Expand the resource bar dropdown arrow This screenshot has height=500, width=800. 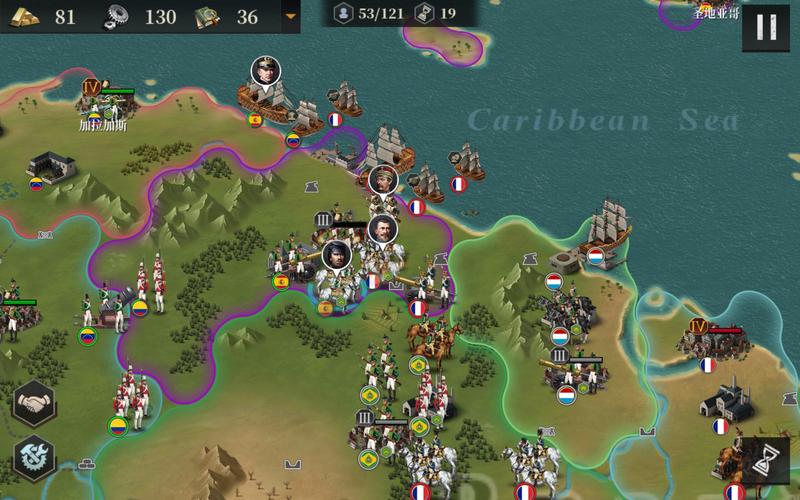tap(291, 17)
